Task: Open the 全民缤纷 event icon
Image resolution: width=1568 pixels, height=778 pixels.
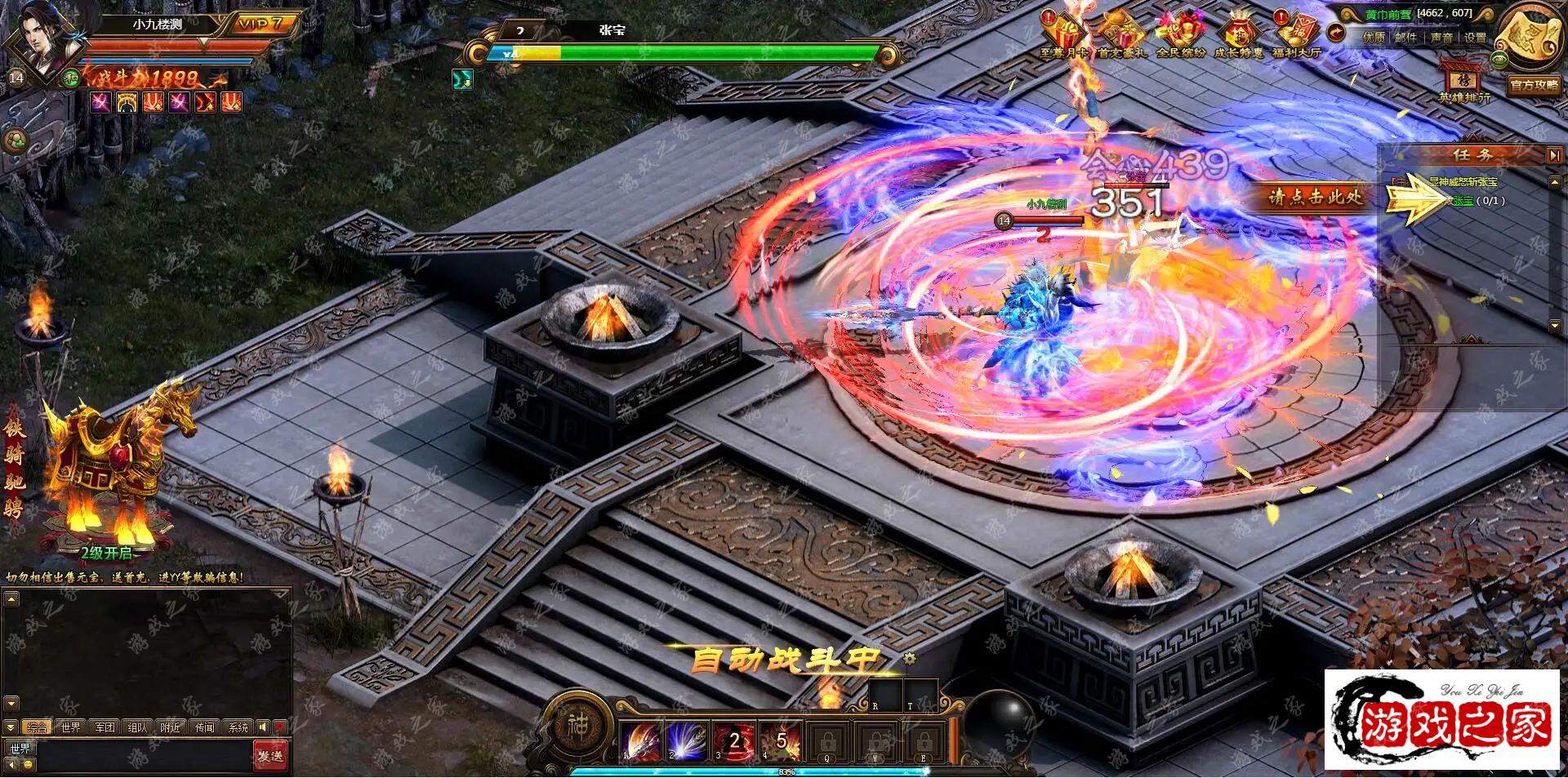Action: 1180,35
